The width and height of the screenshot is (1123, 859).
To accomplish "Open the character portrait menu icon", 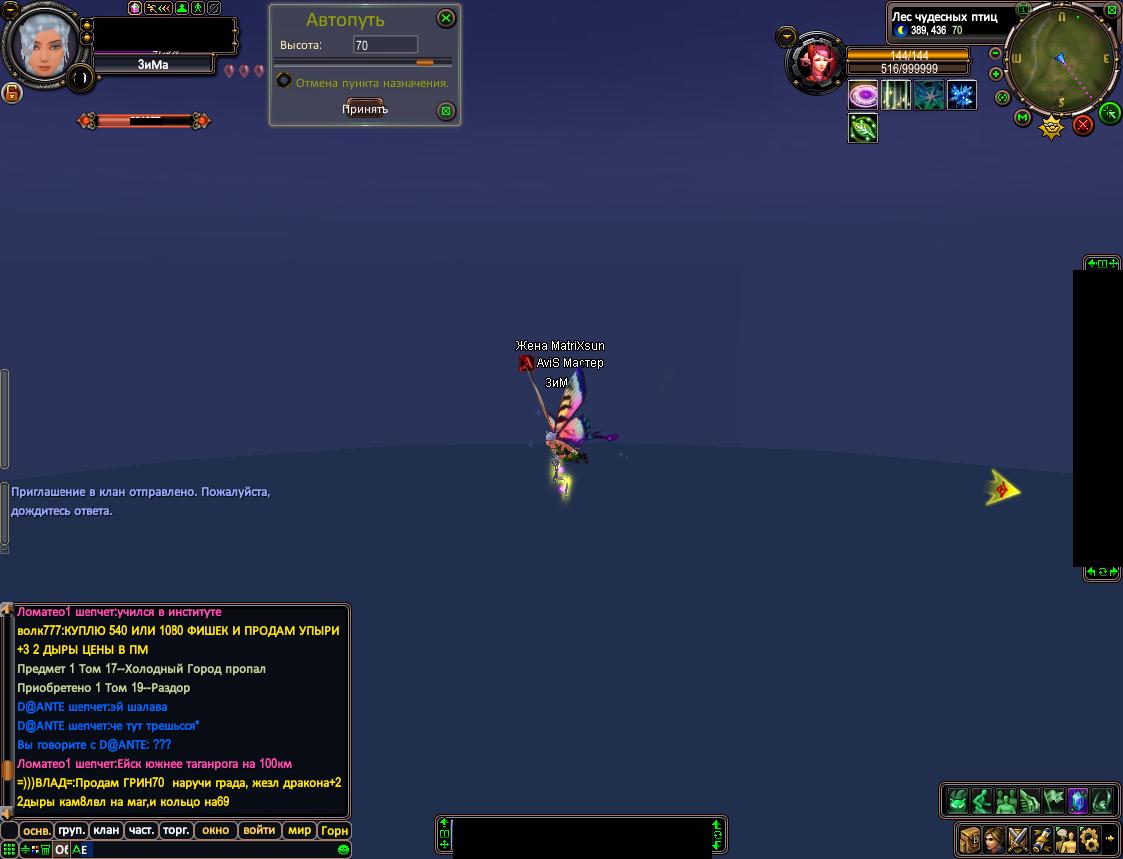I will coord(994,838).
